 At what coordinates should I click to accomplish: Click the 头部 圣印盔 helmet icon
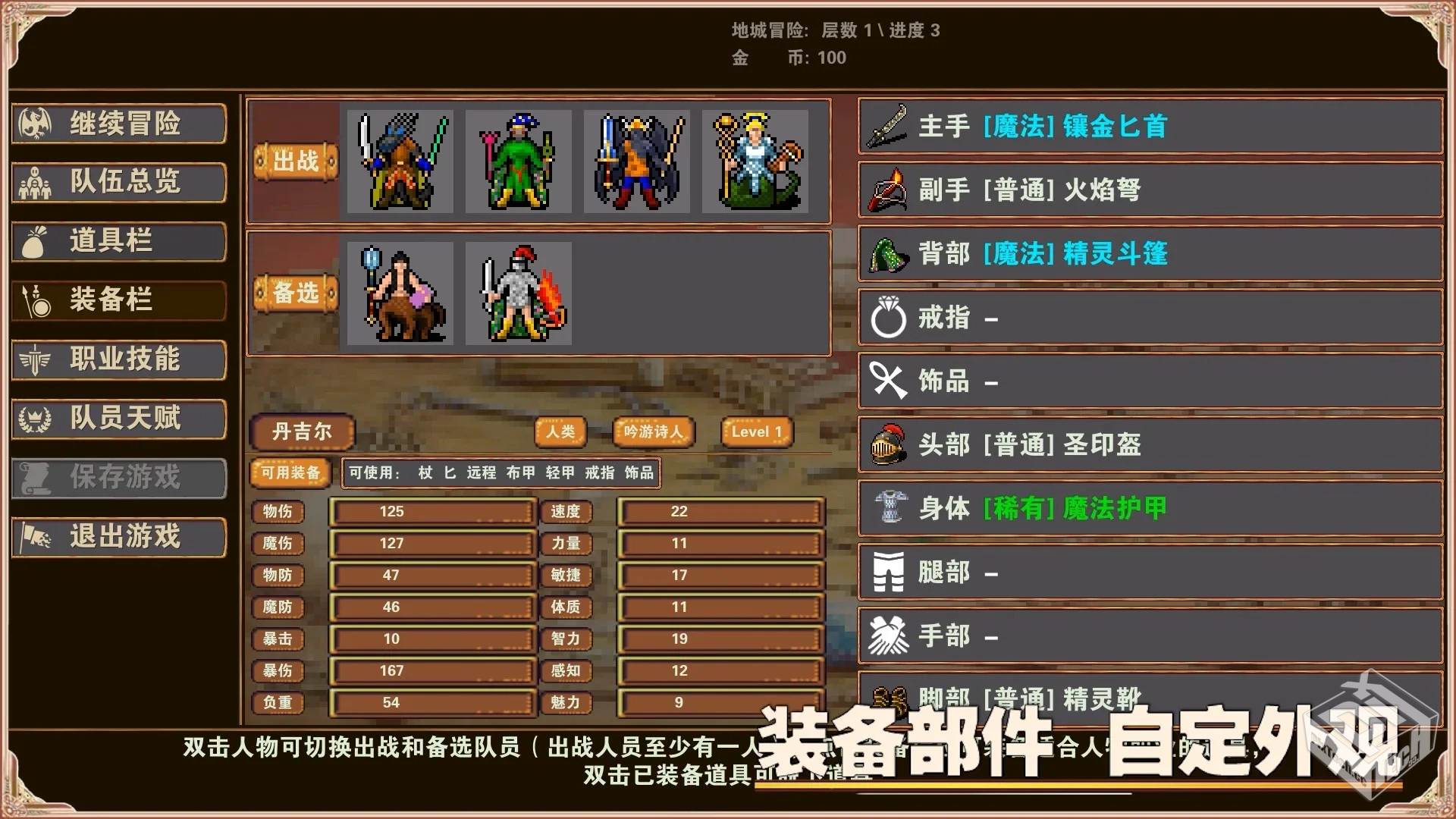(887, 446)
